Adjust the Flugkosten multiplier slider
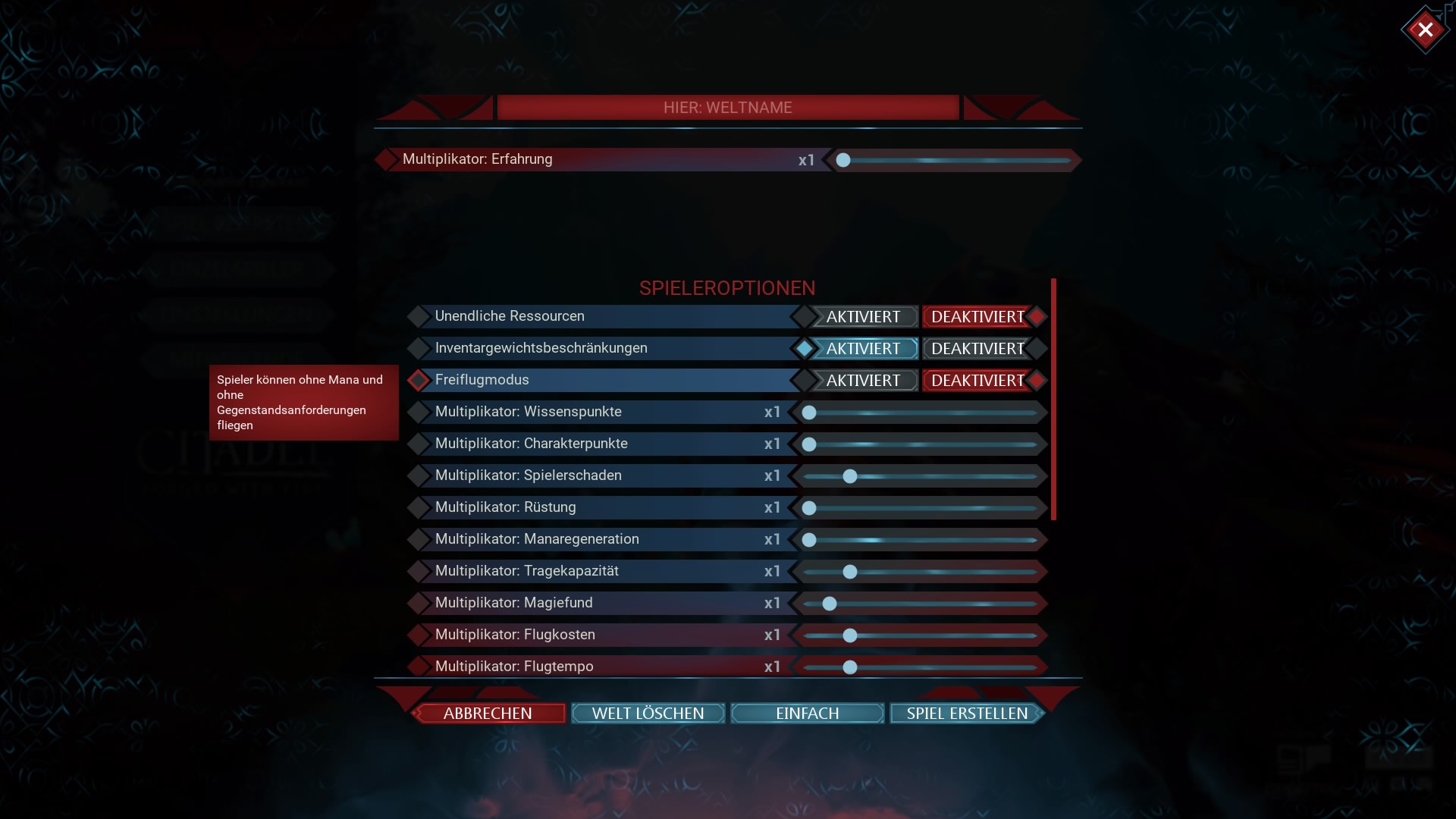The width and height of the screenshot is (1456, 819). point(850,635)
